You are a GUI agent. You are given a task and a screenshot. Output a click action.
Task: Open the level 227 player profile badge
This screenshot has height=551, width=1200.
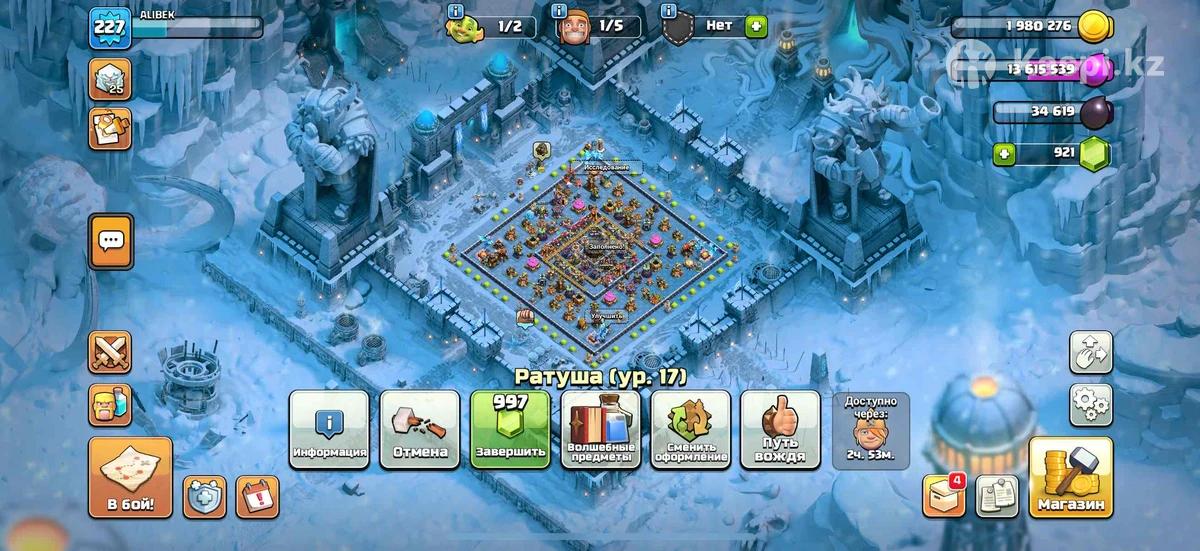tap(109, 27)
